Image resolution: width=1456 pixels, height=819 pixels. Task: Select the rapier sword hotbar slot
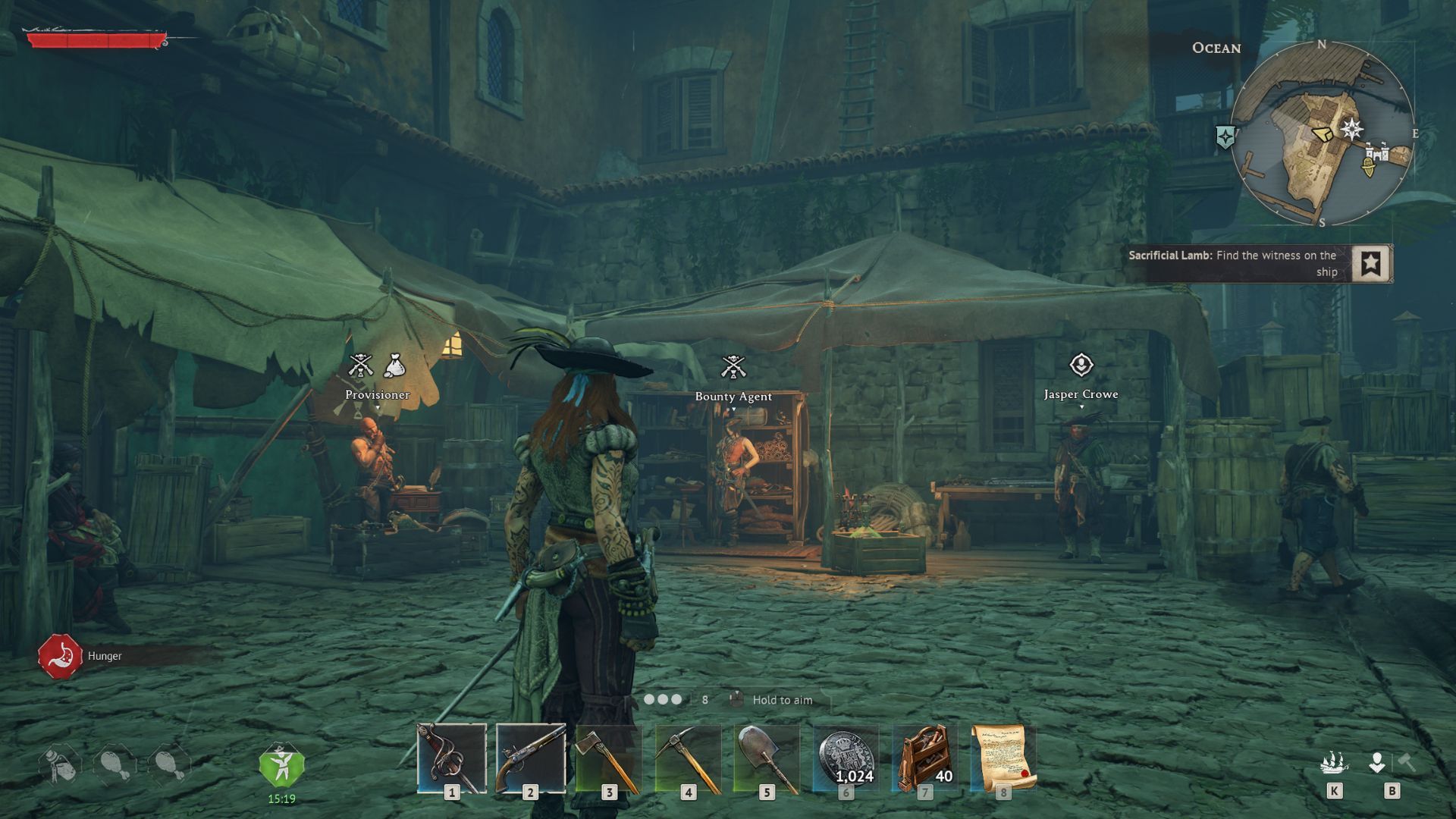click(452, 758)
